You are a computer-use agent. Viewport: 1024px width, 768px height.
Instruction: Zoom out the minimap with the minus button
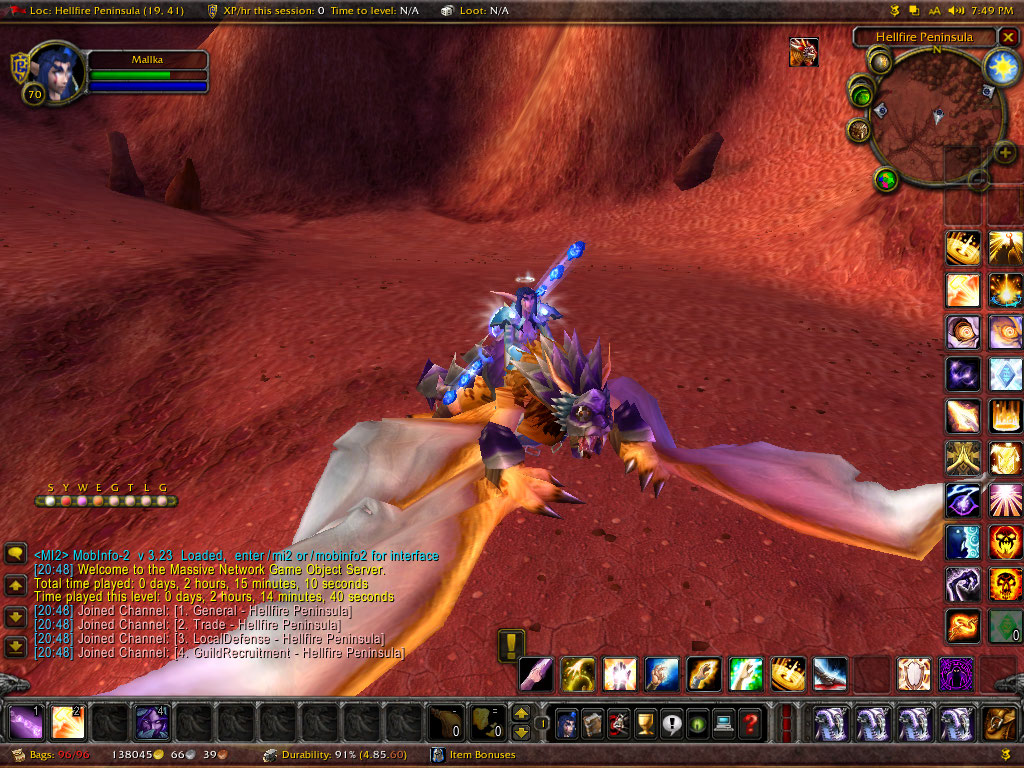[x=979, y=180]
